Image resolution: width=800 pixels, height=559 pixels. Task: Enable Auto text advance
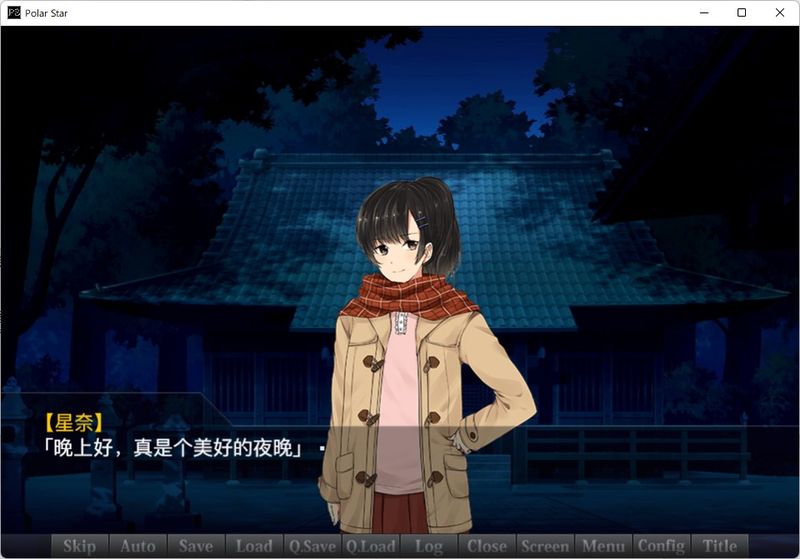click(138, 546)
